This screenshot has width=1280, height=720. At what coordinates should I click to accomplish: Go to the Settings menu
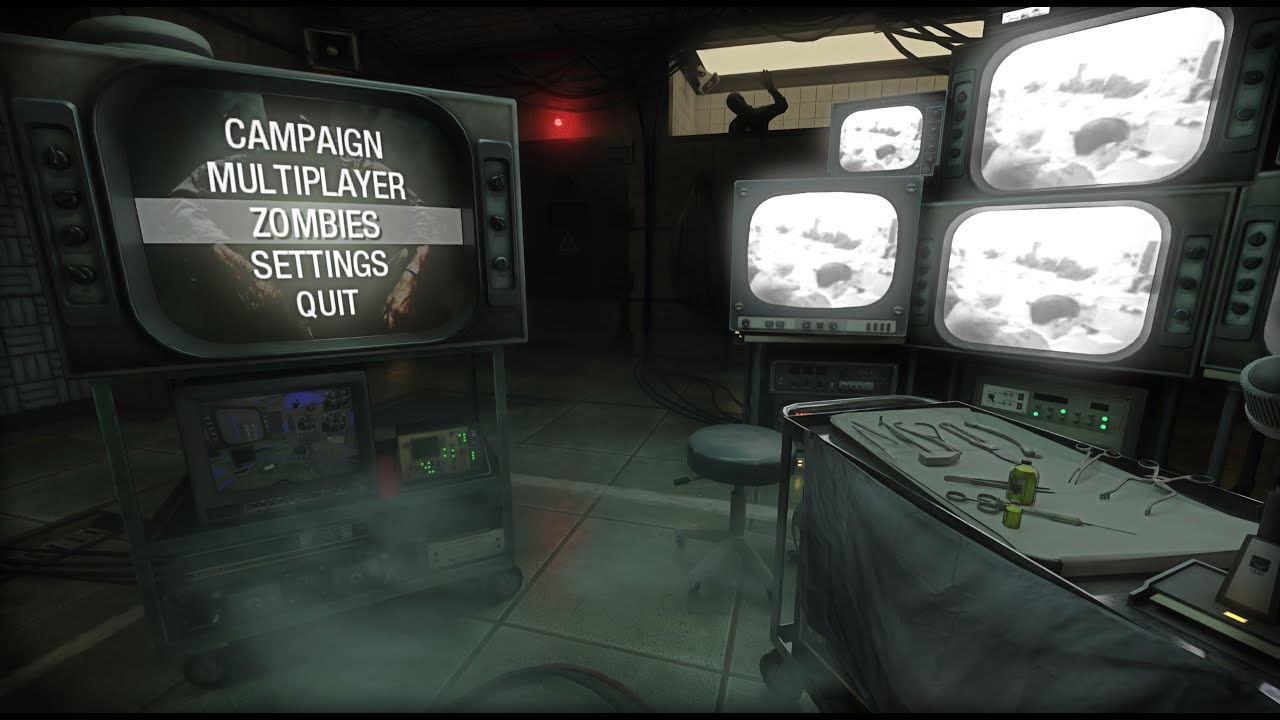(319, 264)
